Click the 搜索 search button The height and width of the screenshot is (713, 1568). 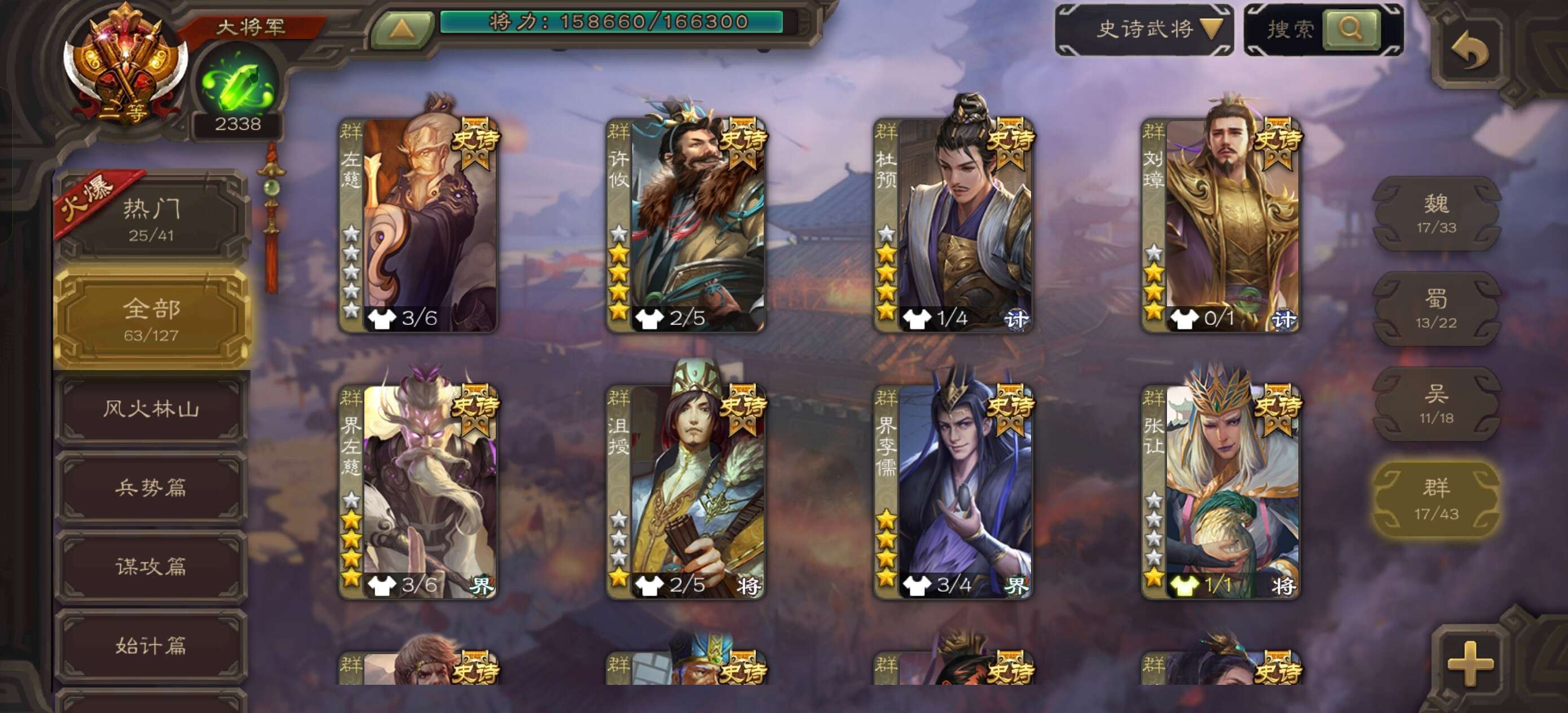tap(1350, 29)
